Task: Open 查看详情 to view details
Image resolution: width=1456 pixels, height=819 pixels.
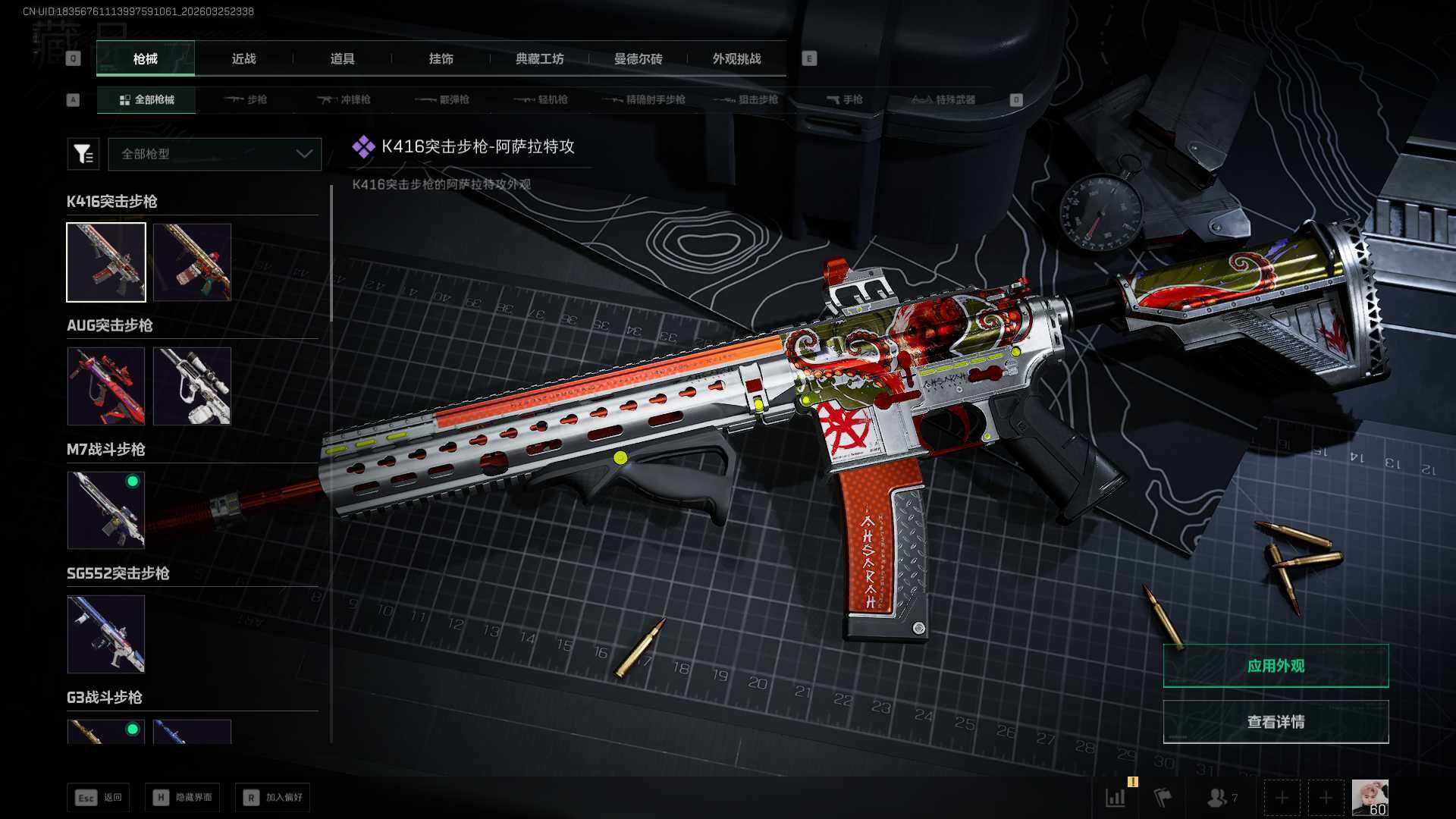Action: (x=1276, y=722)
